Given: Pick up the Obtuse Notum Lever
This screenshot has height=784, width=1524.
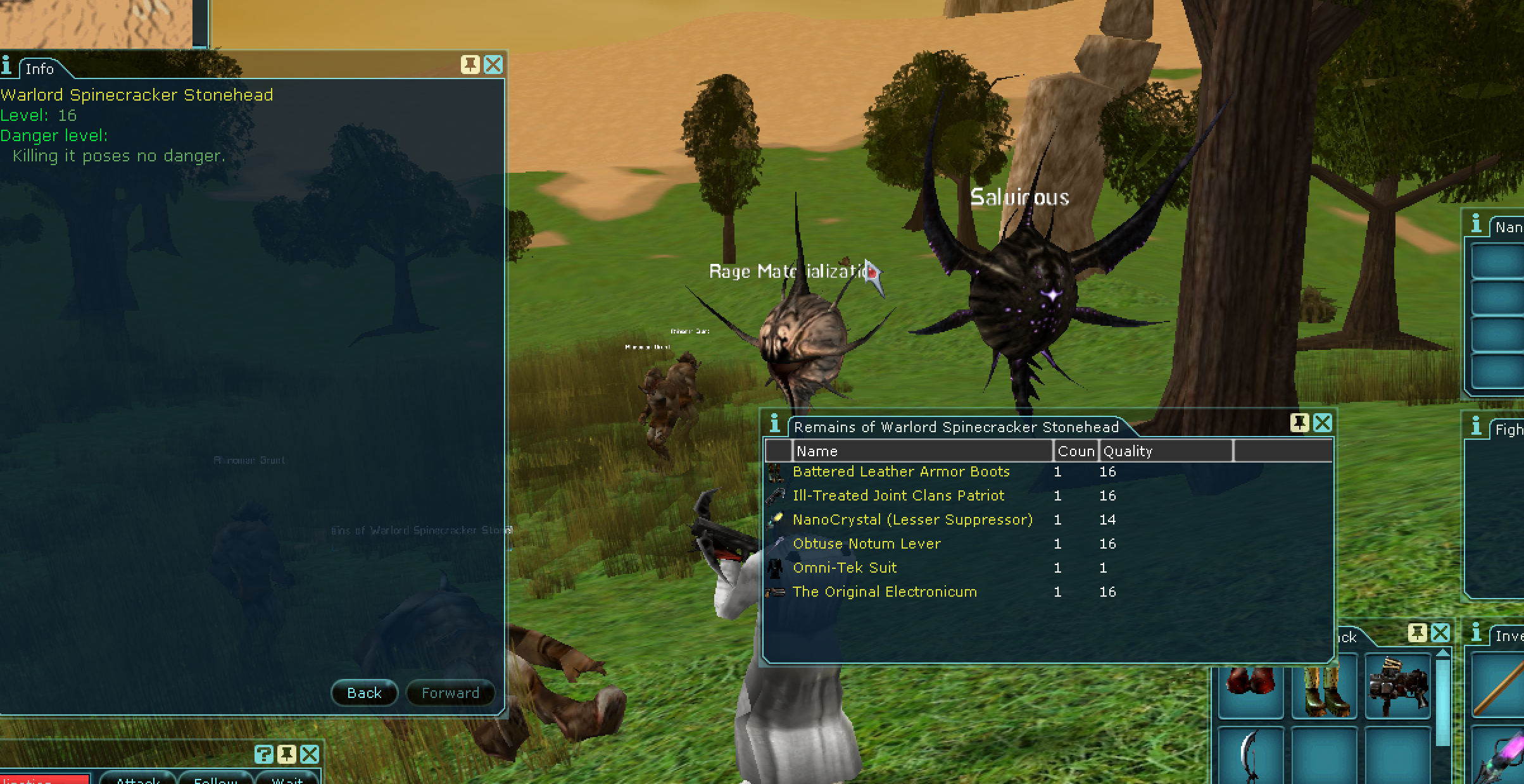Looking at the screenshot, I should 866,544.
